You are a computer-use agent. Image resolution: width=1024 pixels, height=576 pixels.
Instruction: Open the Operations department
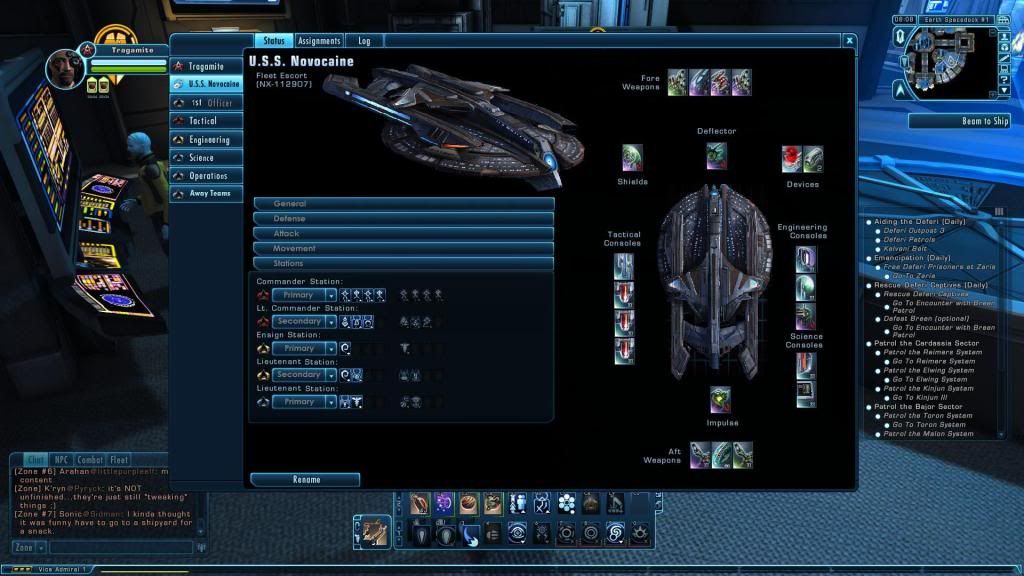coord(207,176)
